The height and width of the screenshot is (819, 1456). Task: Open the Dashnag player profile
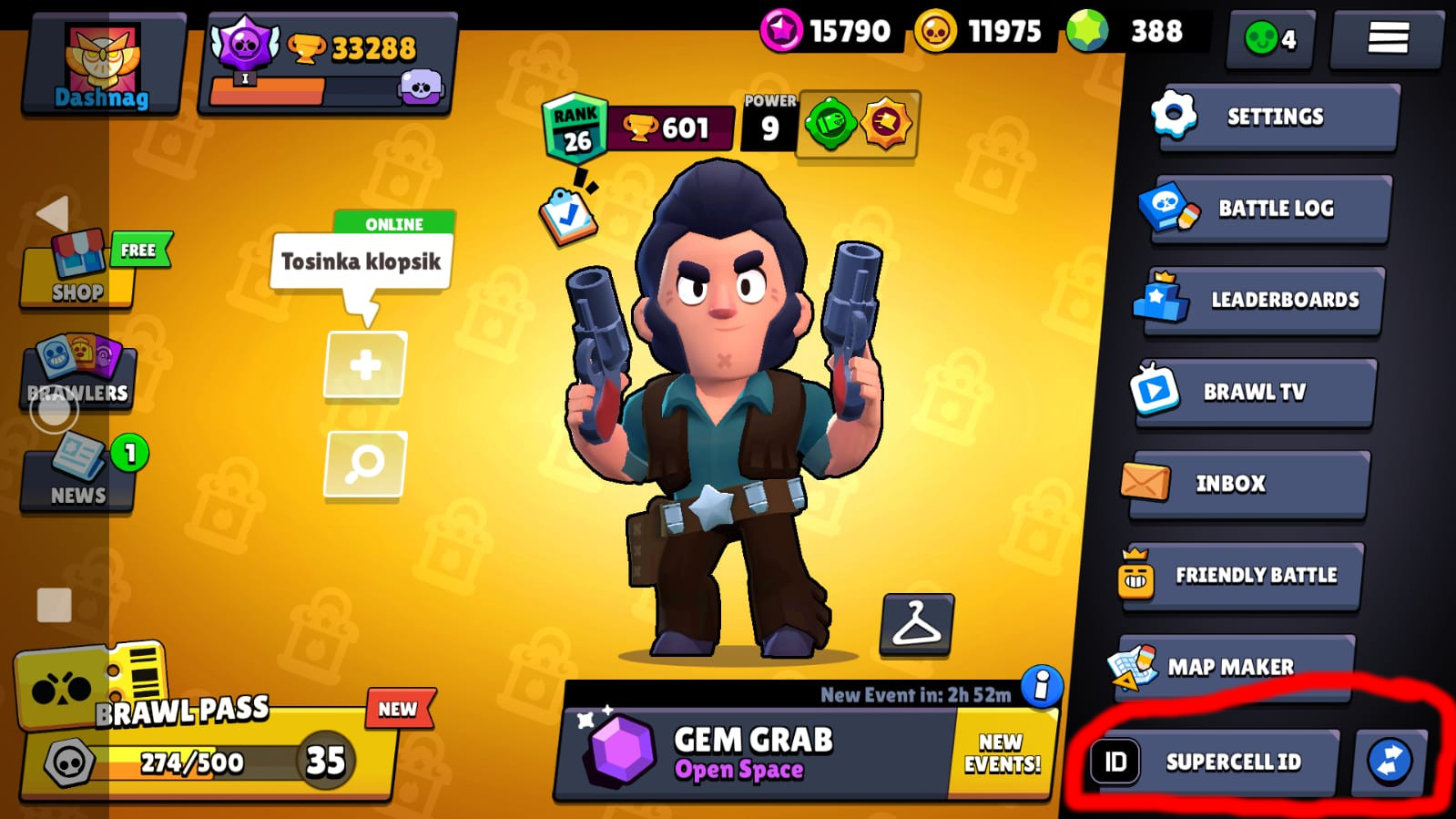(102, 64)
